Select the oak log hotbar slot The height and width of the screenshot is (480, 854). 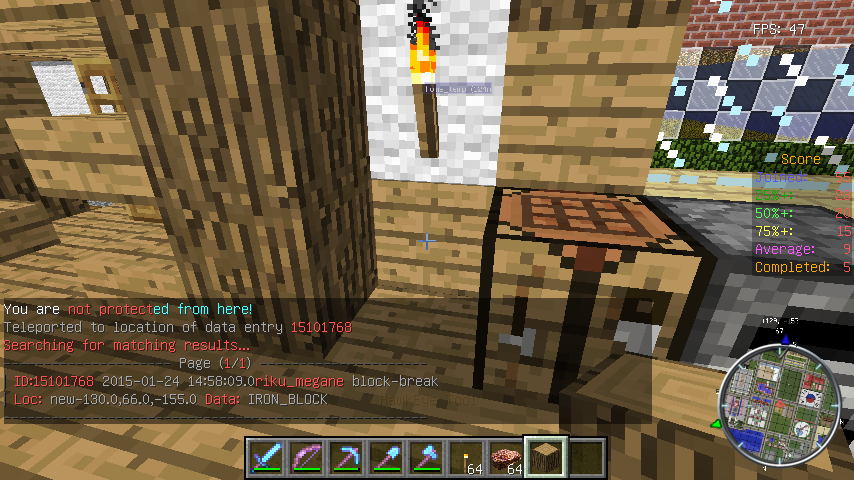coord(547,456)
